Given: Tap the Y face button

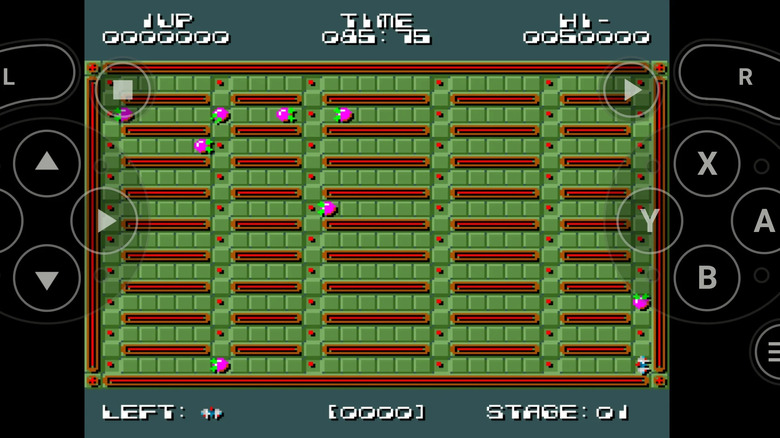Looking at the screenshot, I should 649,220.
